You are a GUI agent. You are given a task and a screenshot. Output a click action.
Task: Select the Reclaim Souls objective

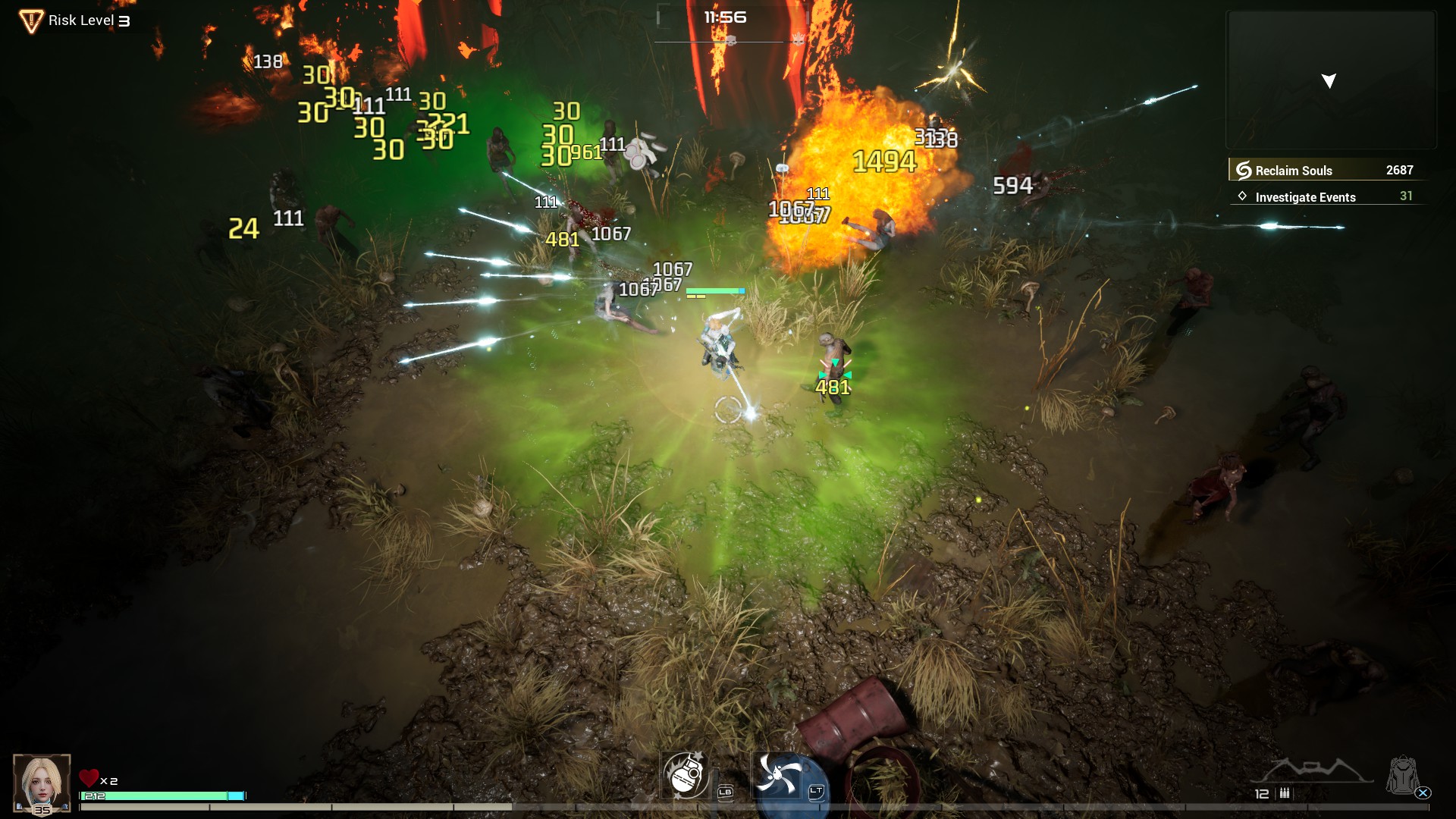(1326, 170)
